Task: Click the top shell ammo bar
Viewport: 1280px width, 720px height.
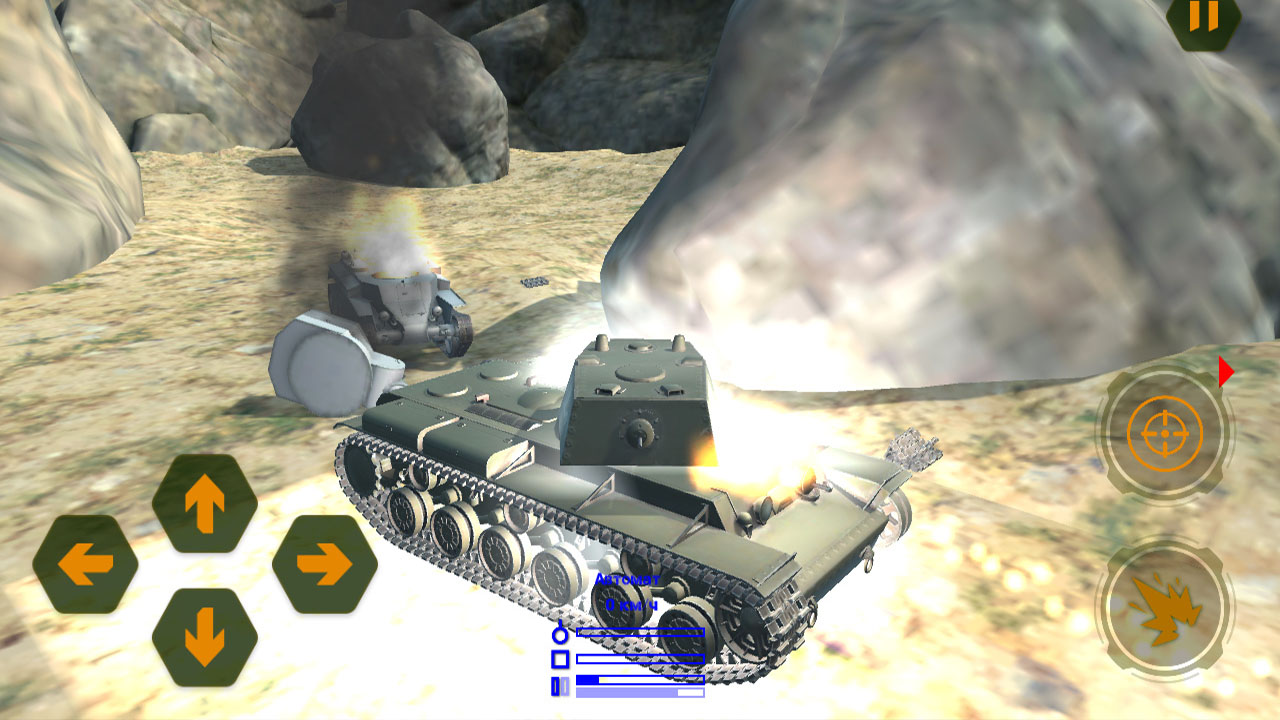Action: pyautogui.click(x=640, y=632)
